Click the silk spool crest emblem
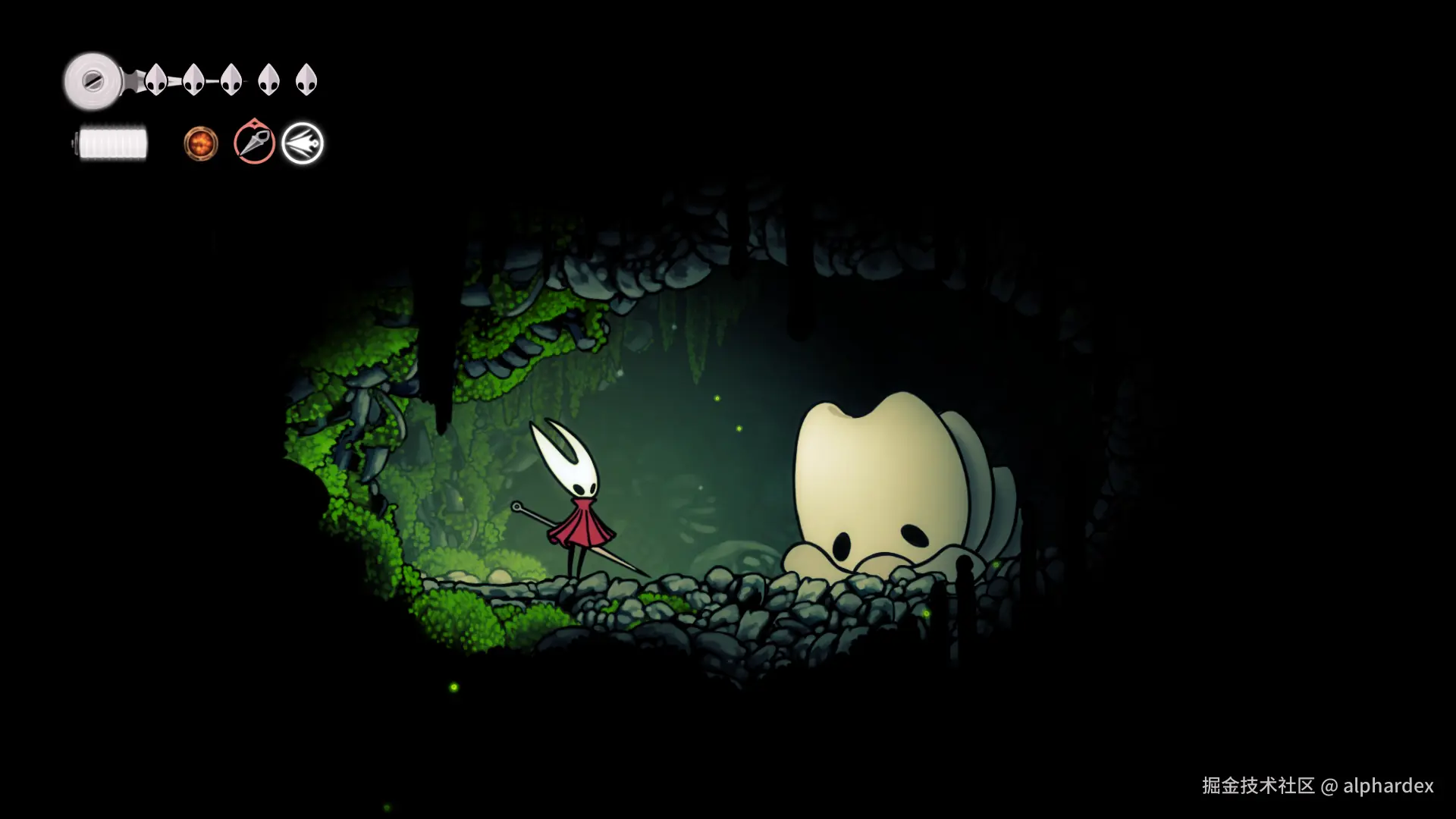 click(93, 80)
